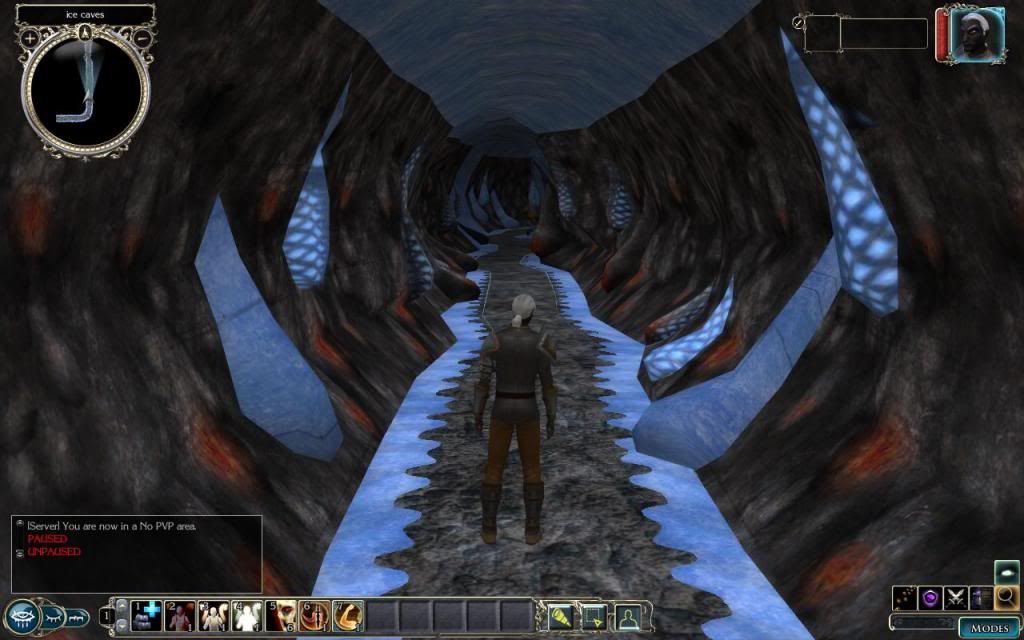Image resolution: width=1024 pixels, height=640 pixels.
Task: Click the large open eye button
Action: point(23,615)
